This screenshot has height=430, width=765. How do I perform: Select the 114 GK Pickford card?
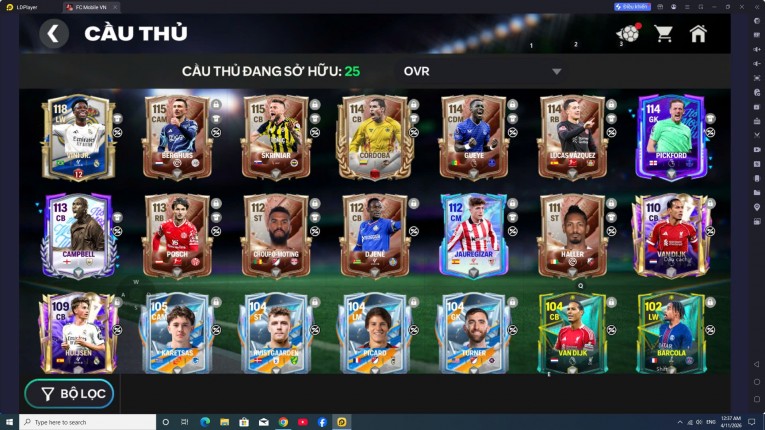tap(671, 138)
